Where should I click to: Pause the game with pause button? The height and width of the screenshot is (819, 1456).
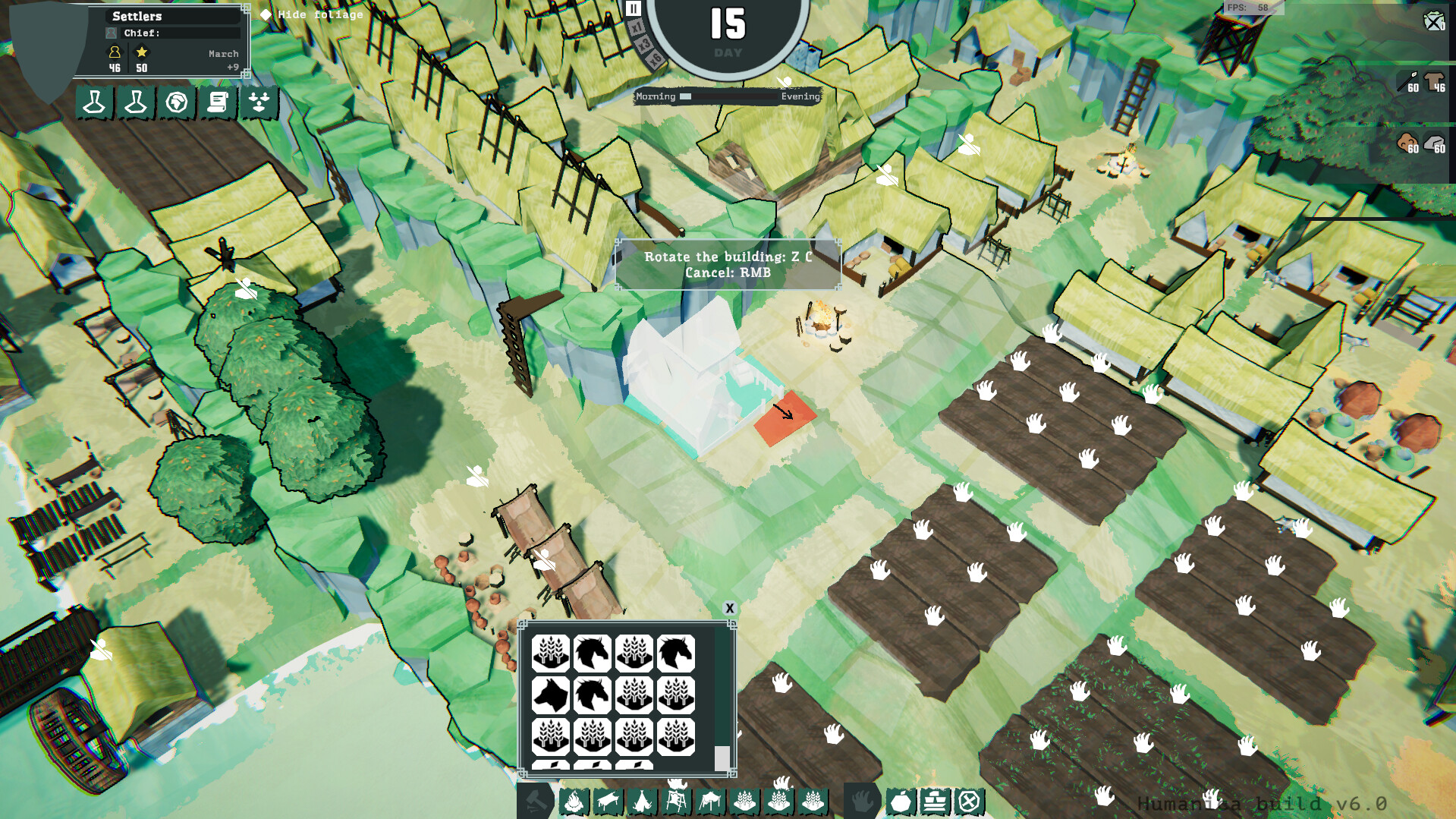634,10
